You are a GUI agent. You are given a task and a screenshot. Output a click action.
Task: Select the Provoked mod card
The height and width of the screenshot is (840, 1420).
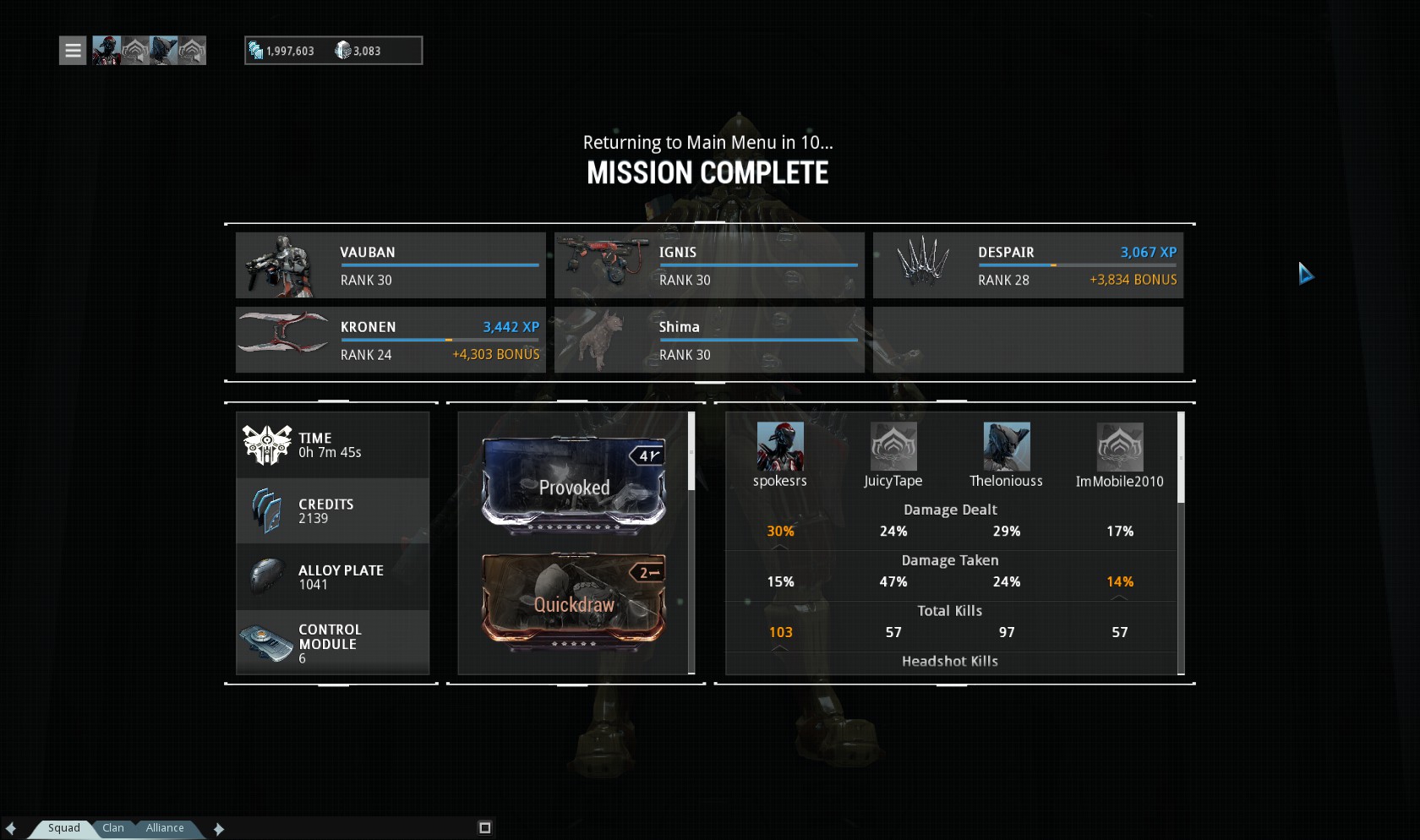574,486
